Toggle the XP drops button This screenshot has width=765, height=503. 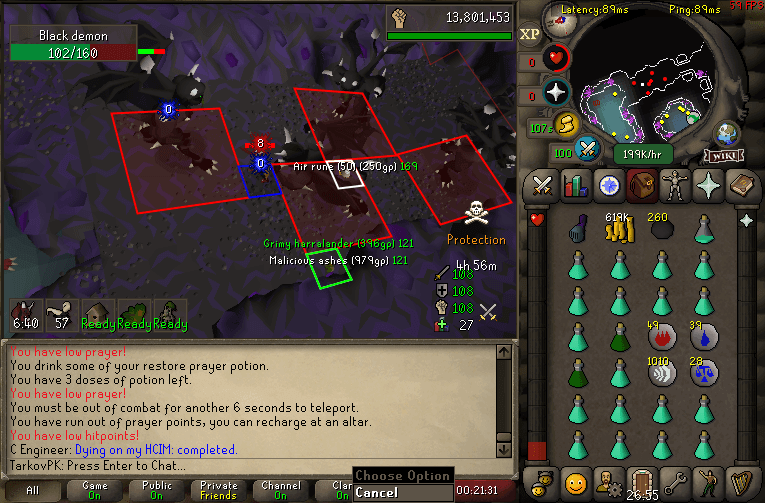tap(530, 33)
